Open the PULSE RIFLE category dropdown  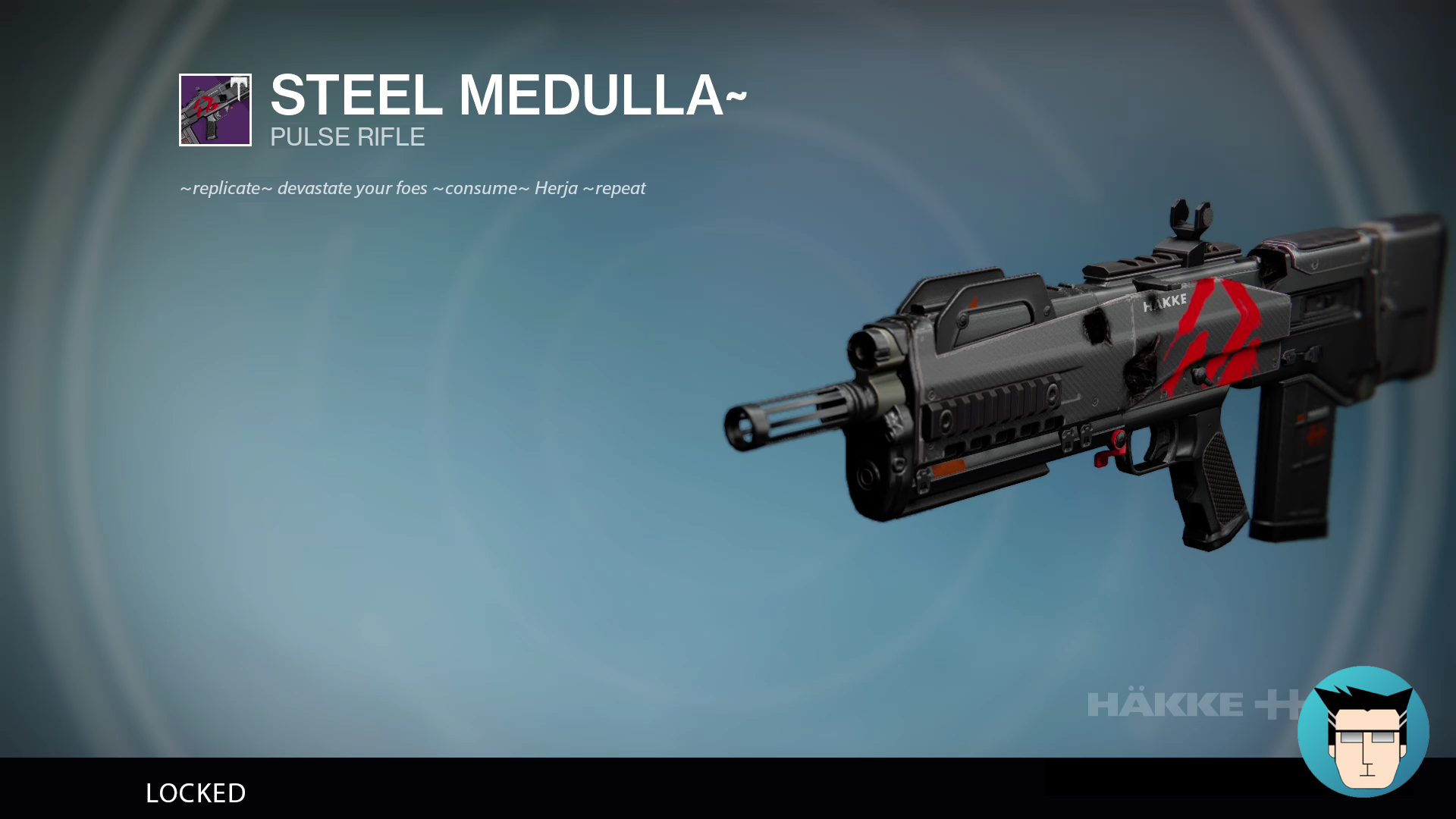tap(347, 137)
